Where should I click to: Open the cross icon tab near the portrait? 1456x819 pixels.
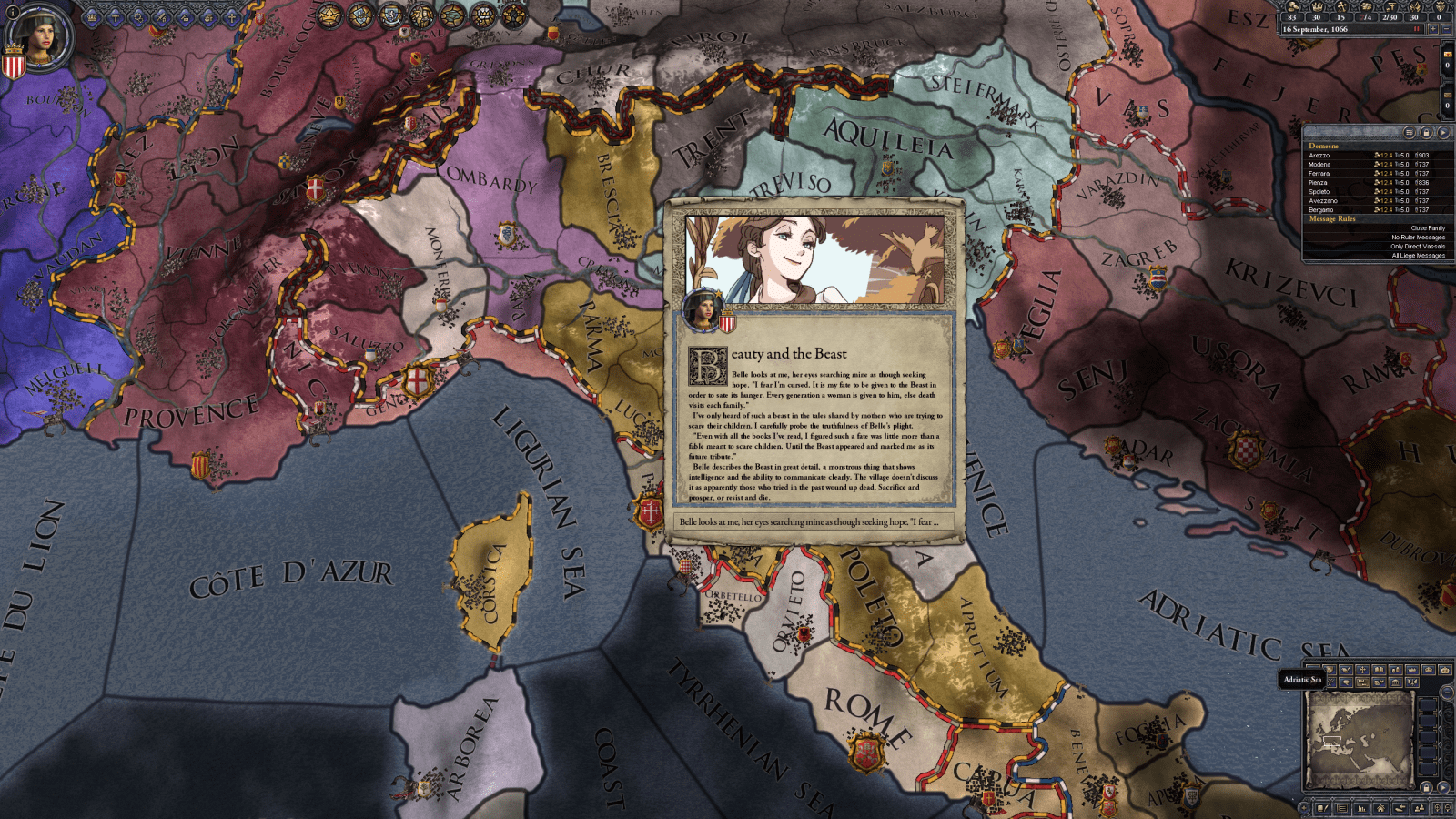click(231, 18)
